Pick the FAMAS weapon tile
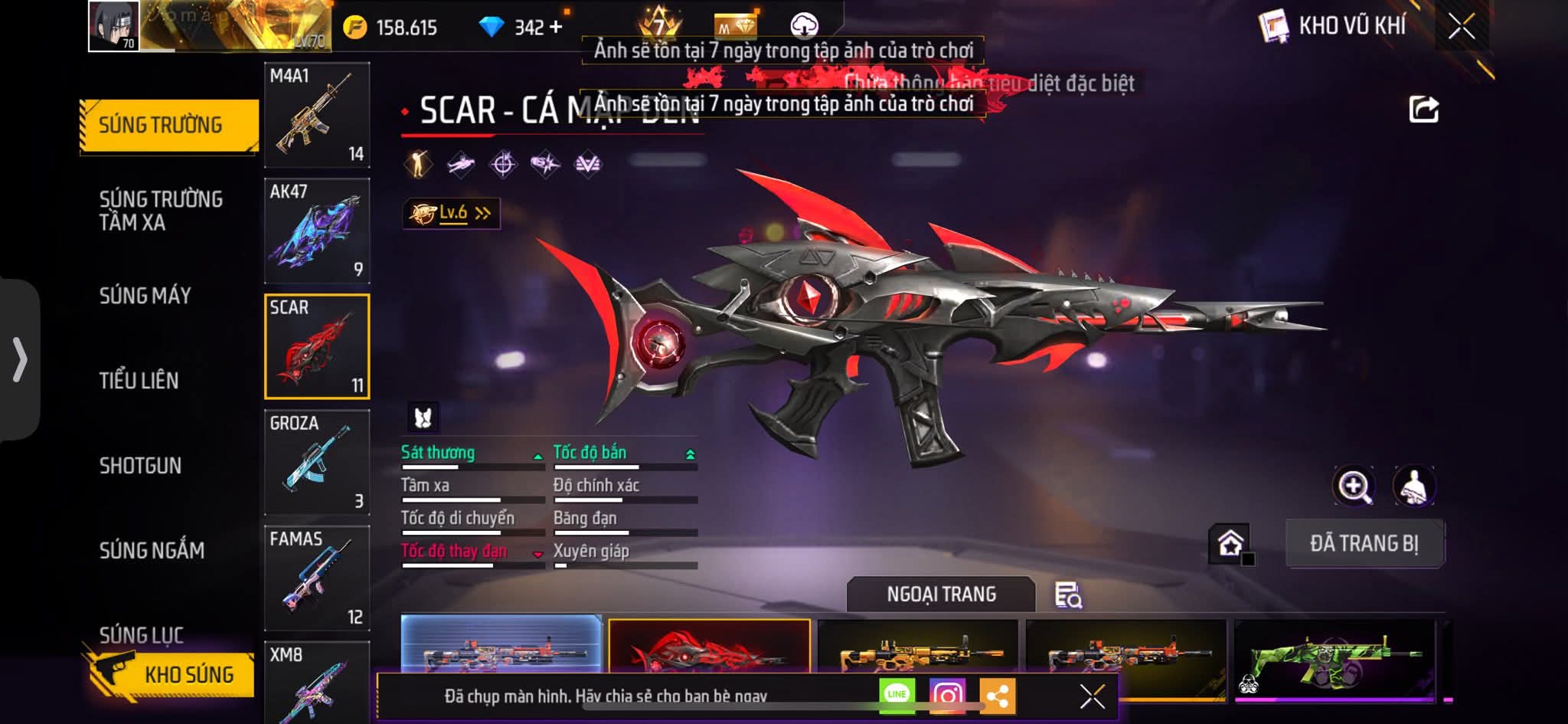 point(317,578)
